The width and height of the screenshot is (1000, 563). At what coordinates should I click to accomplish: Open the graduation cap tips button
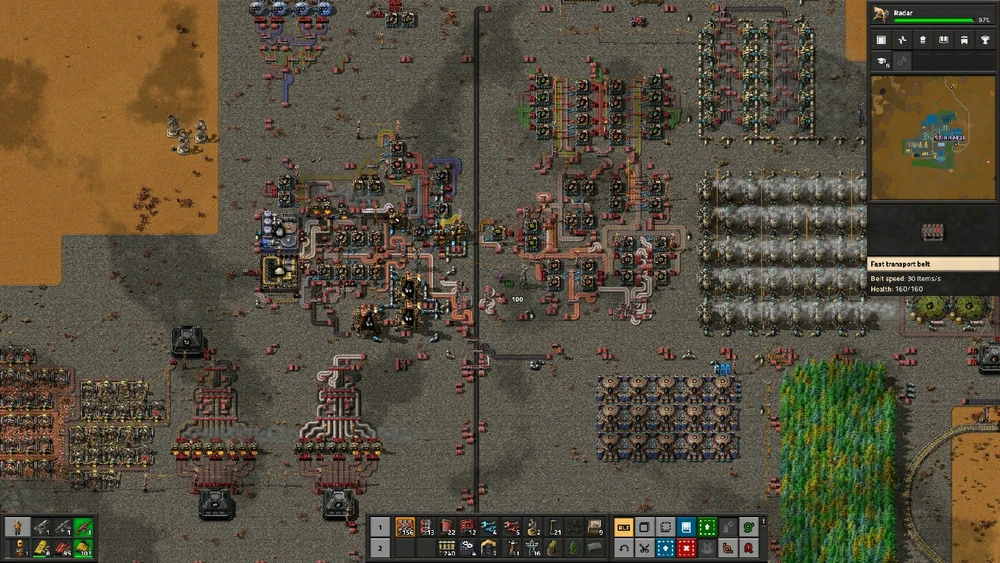[x=882, y=61]
